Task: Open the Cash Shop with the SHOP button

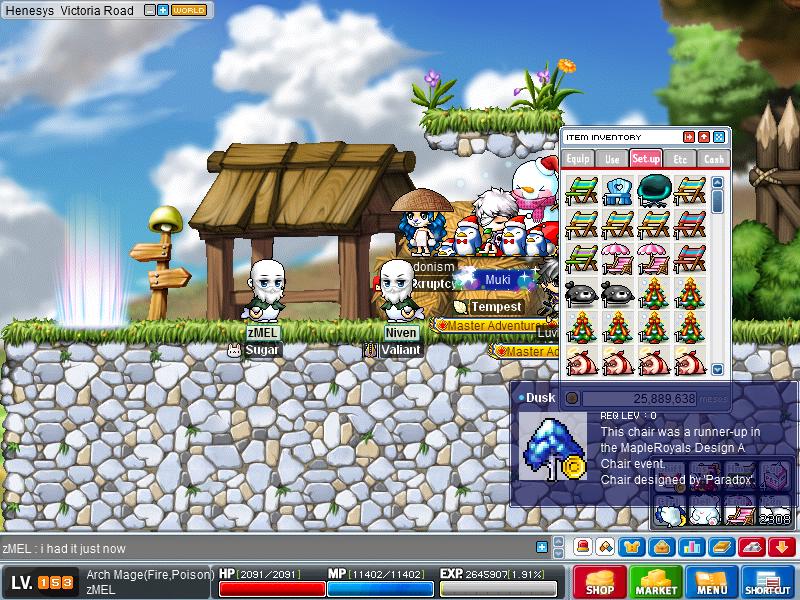Action: (599, 583)
